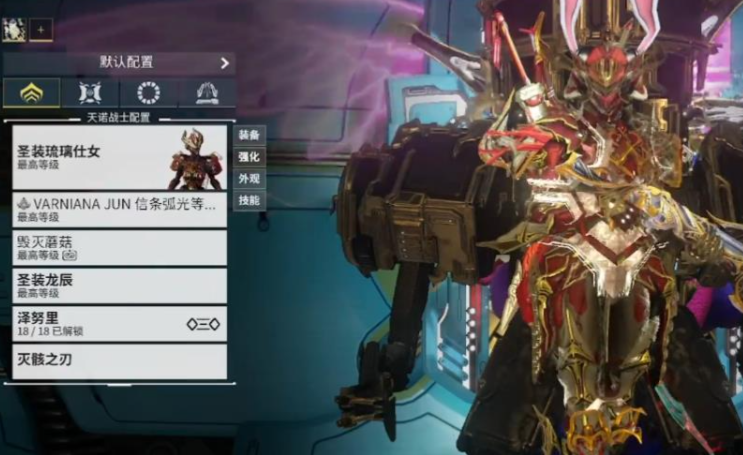
Task: Select the 泽努里 focus school row
Action: [x=119, y=323]
